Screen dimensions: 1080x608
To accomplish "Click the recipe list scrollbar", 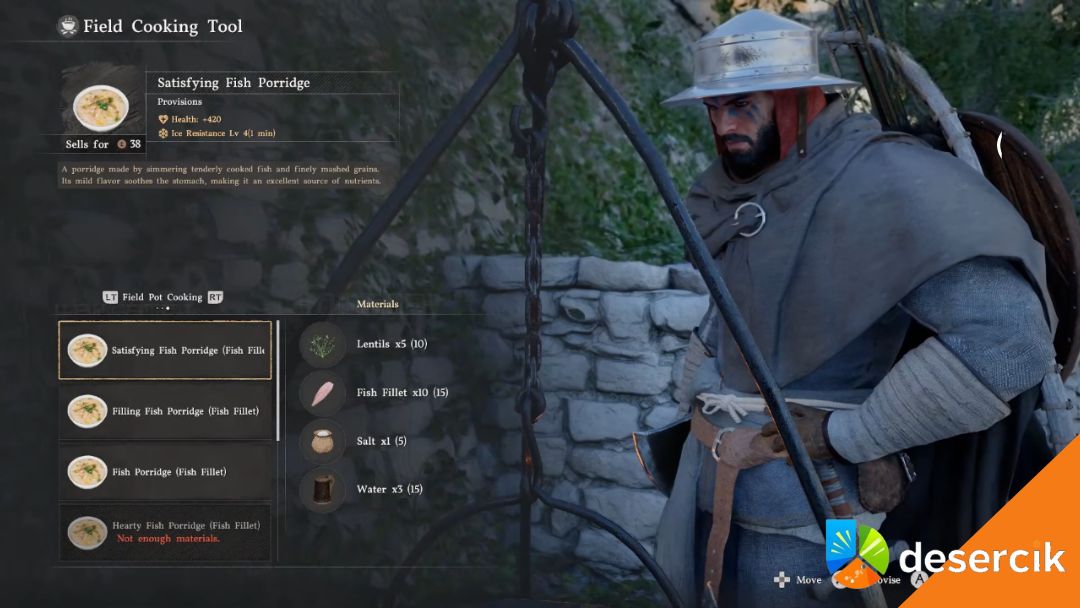I will (x=278, y=380).
